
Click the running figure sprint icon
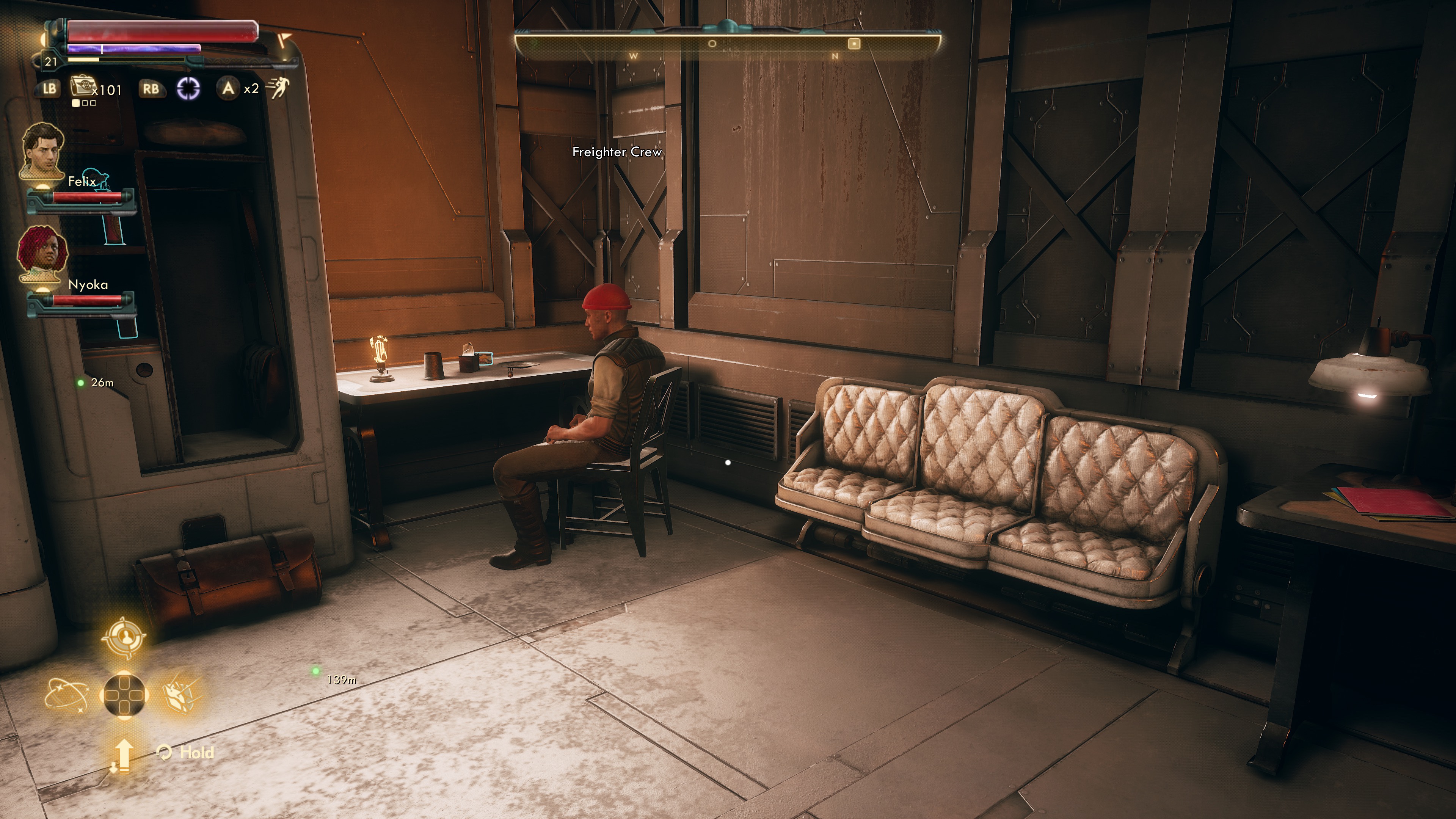(278, 88)
